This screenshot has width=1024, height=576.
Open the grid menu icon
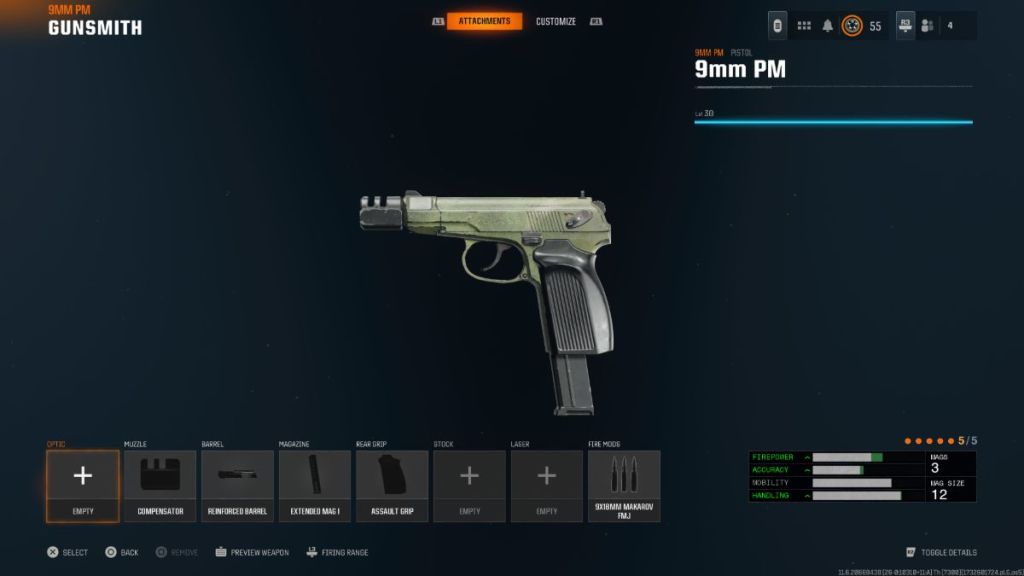[804, 26]
